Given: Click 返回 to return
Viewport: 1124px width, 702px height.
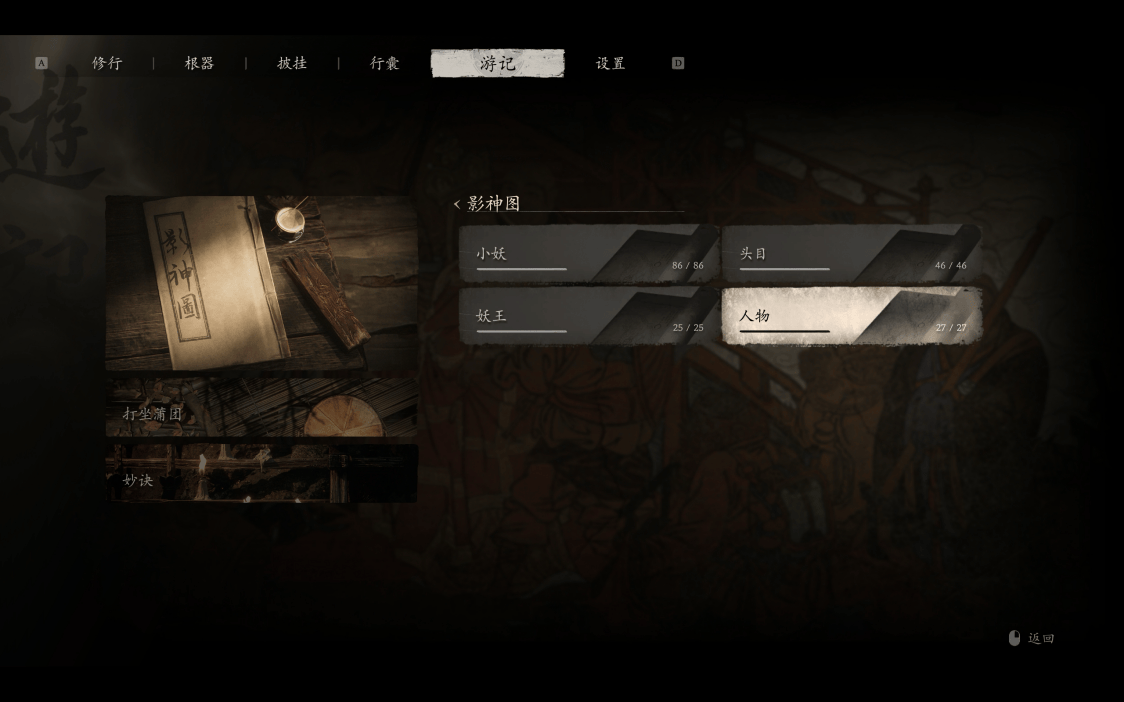Looking at the screenshot, I should coord(1032,638).
